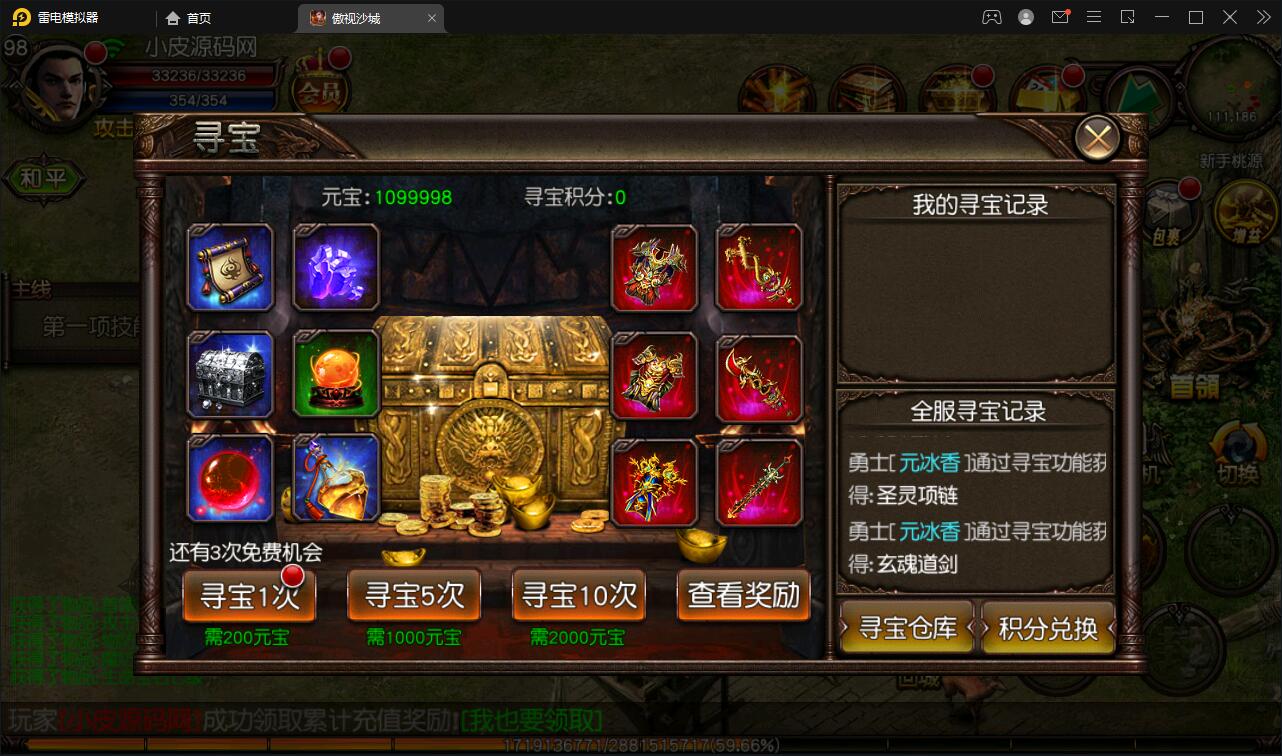Expand the titlebar >> overflow chevron
The width and height of the screenshot is (1282, 756).
click(x=1262, y=17)
